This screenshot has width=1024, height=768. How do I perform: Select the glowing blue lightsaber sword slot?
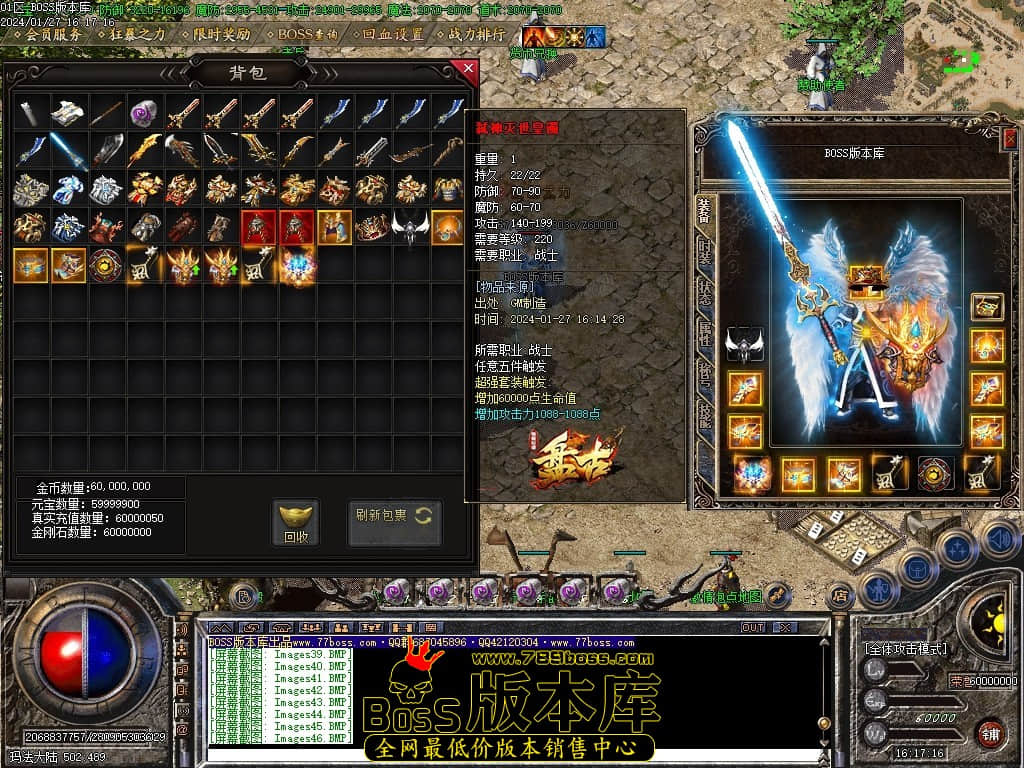pos(68,150)
